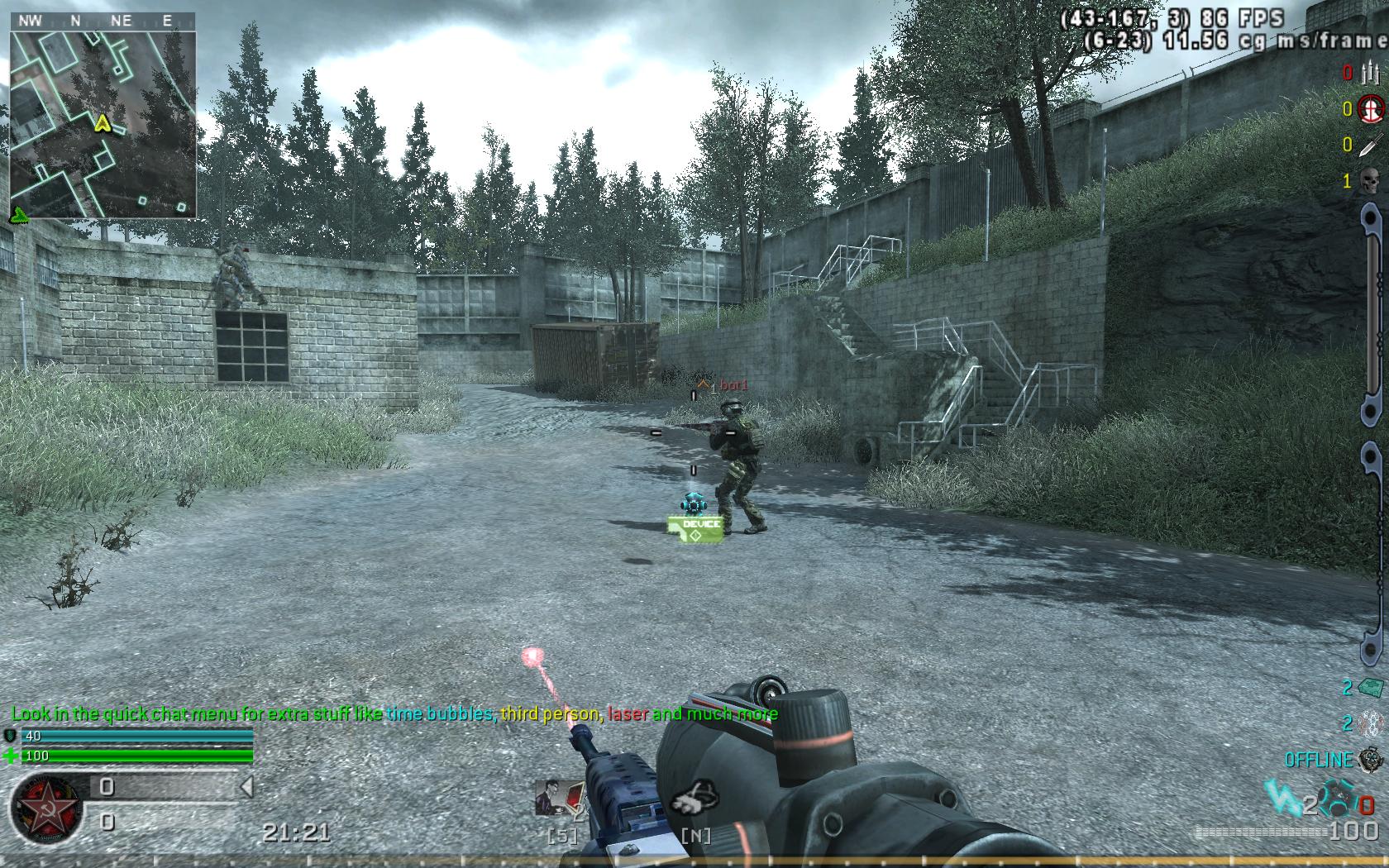Click the green team arrow below minimap
This screenshot has height=868, width=1389.
coord(18,216)
